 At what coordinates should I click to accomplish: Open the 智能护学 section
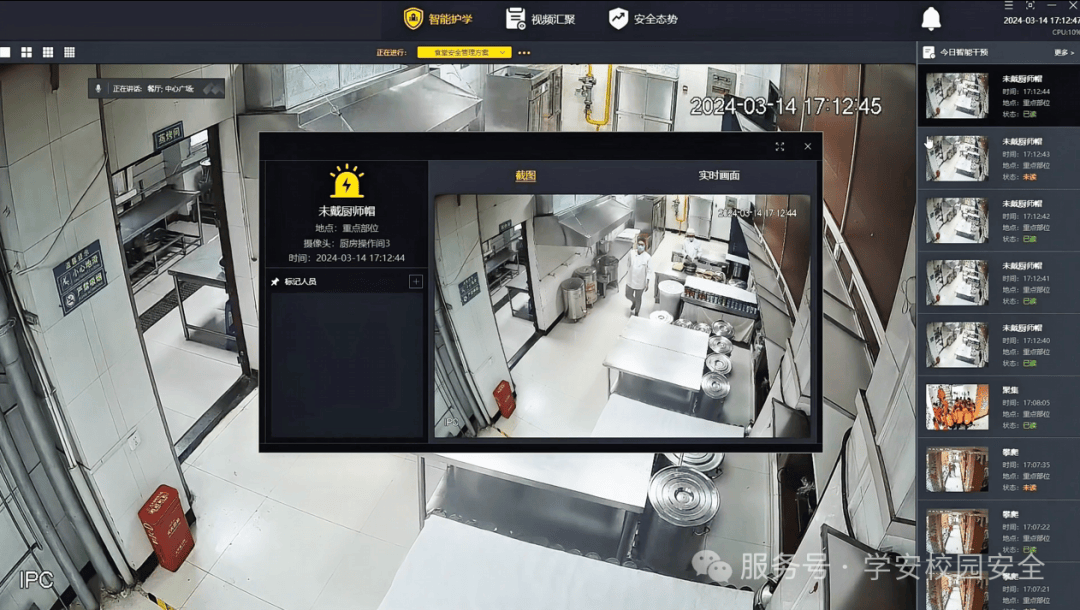[x=437, y=19]
